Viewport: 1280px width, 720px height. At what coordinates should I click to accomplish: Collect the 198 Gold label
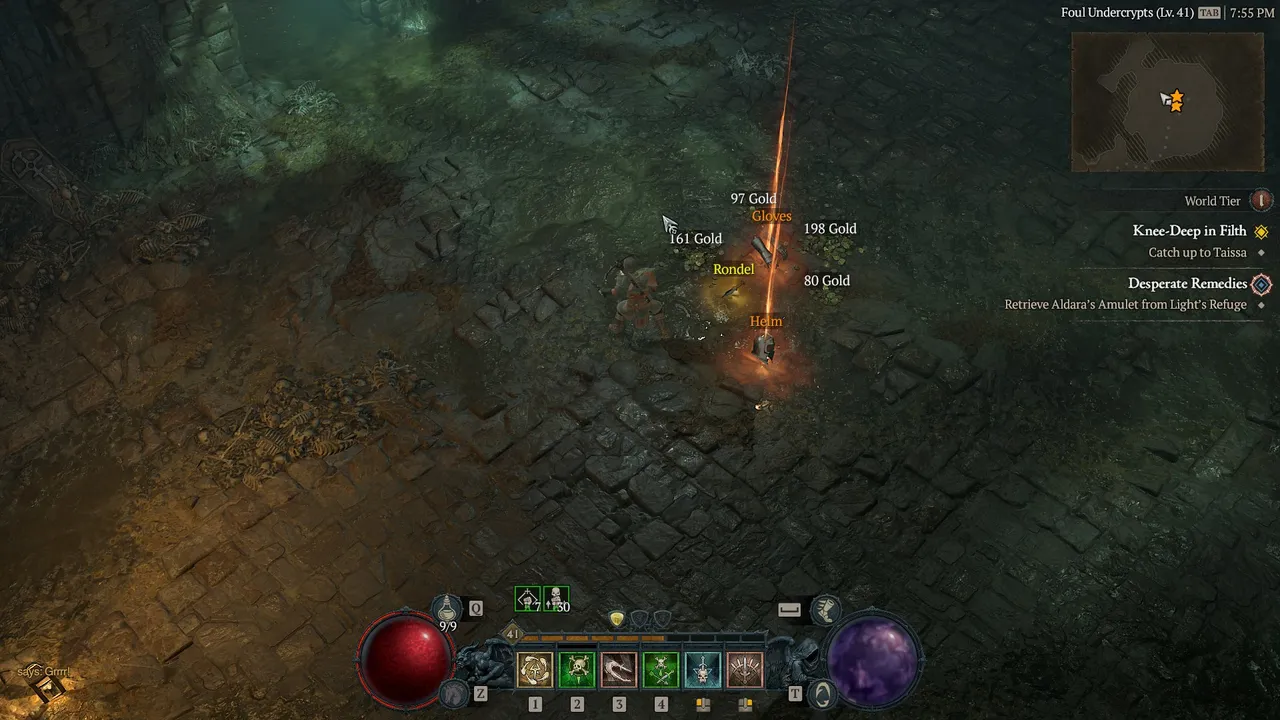tap(830, 229)
